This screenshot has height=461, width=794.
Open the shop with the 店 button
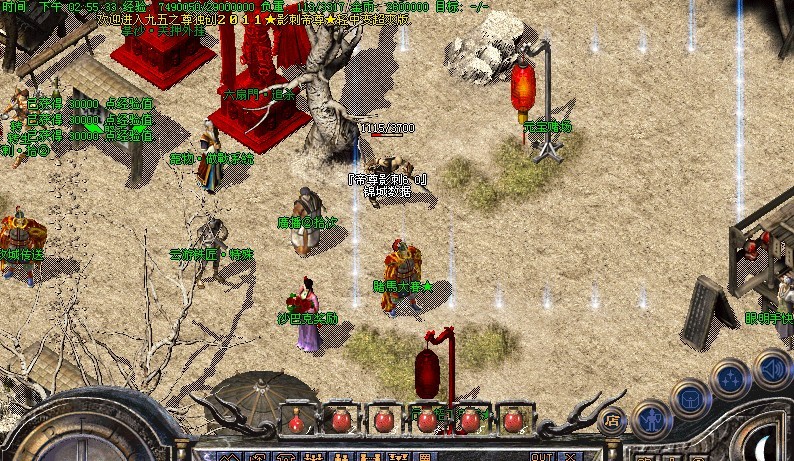pyautogui.click(x=612, y=420)
